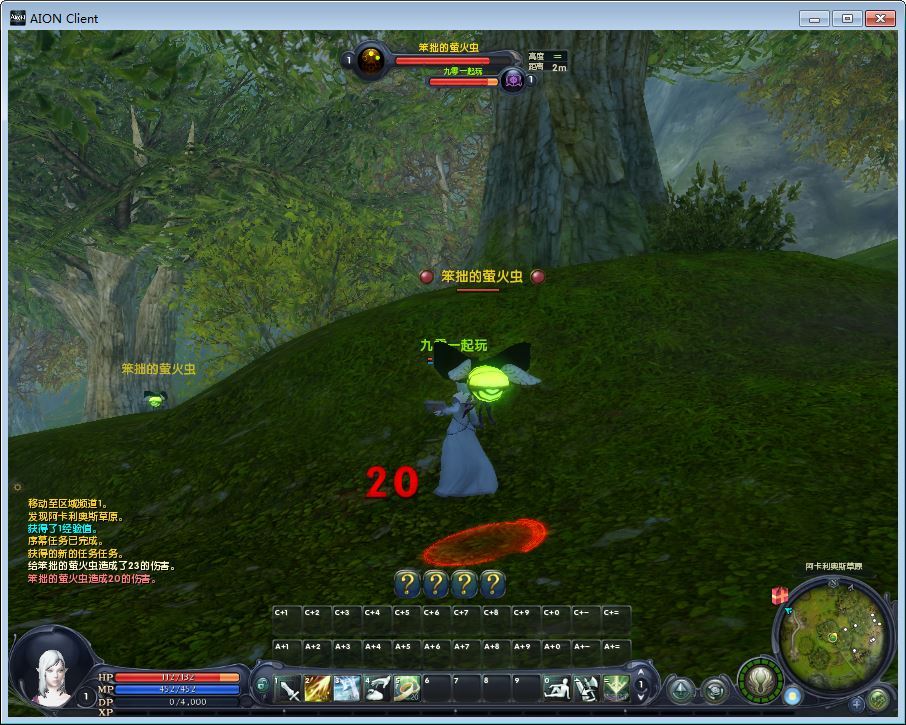Image resolution: width=906 pixels, height=725 pixels.
Task: Use the gathering hand skill in slot 4
Action: (x=378, y=689)
